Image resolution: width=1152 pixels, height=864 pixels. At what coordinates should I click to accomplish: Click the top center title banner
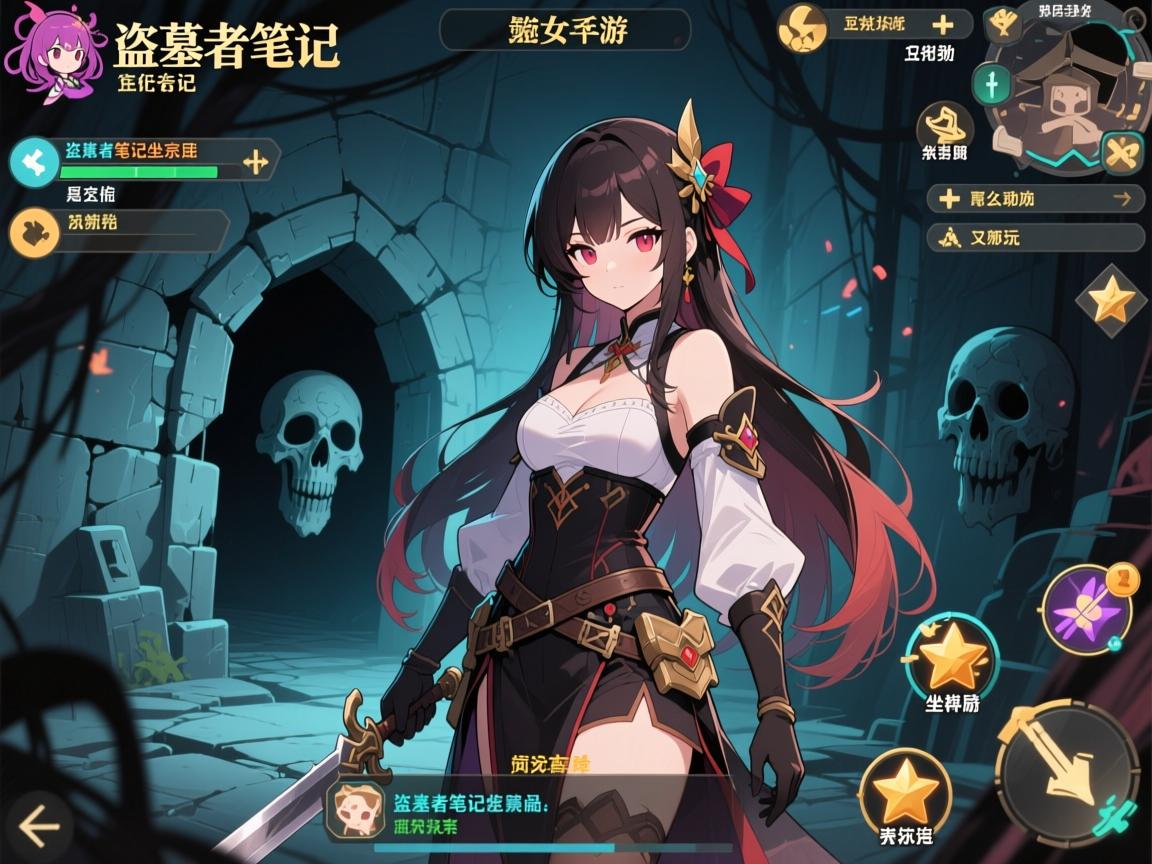coord(564,30)
